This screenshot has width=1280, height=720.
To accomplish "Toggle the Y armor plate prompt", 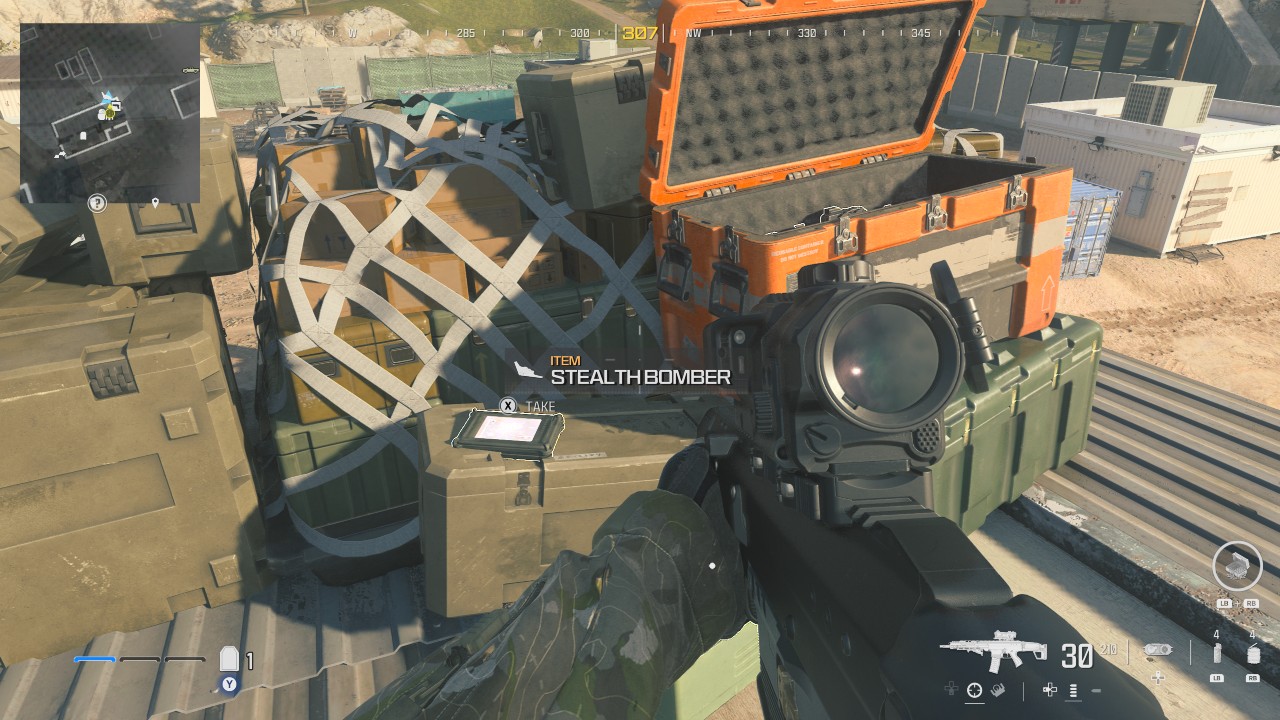I will [228, 684].
